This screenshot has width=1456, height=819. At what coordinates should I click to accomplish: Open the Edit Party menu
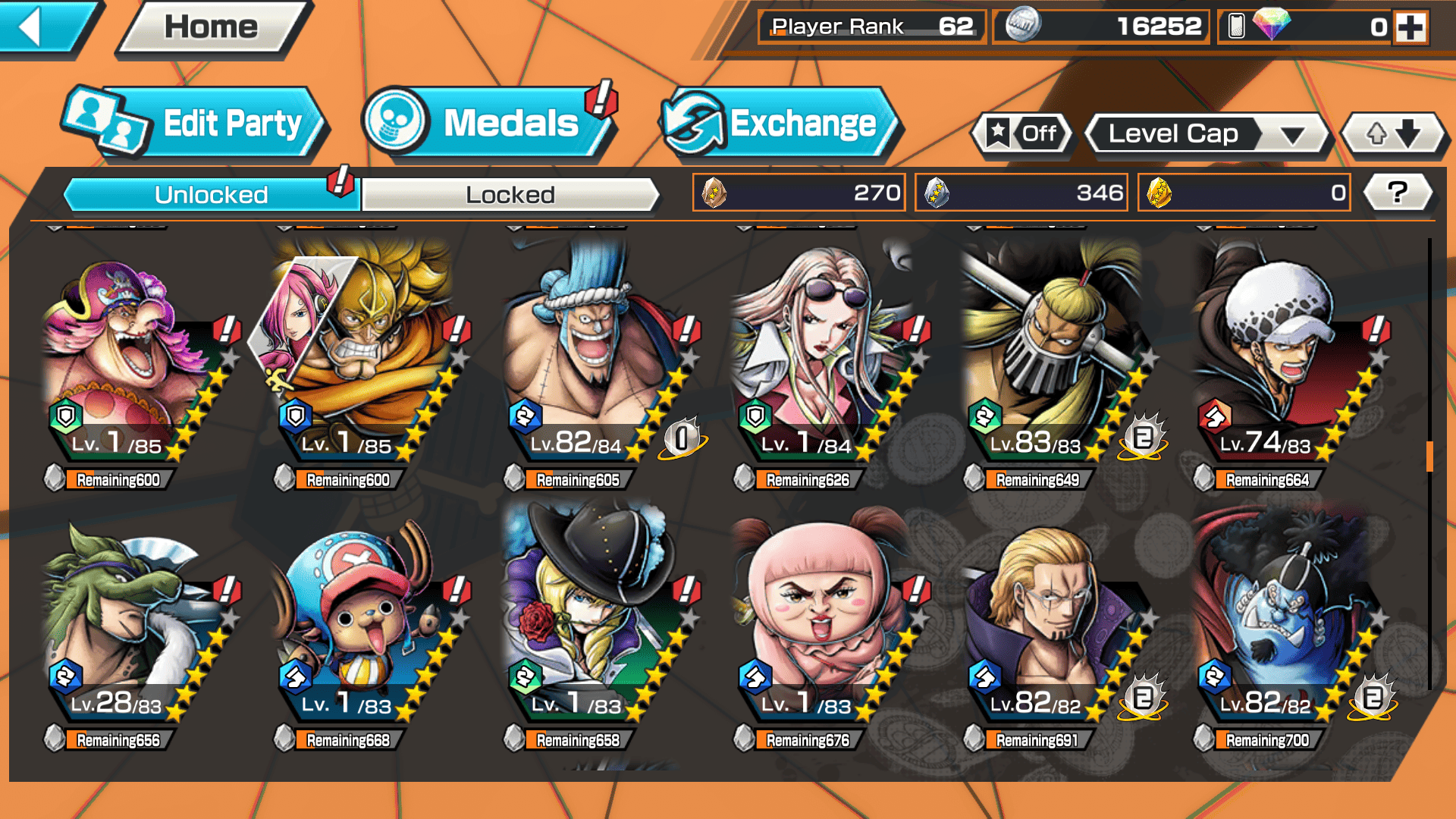click(196, 123)
